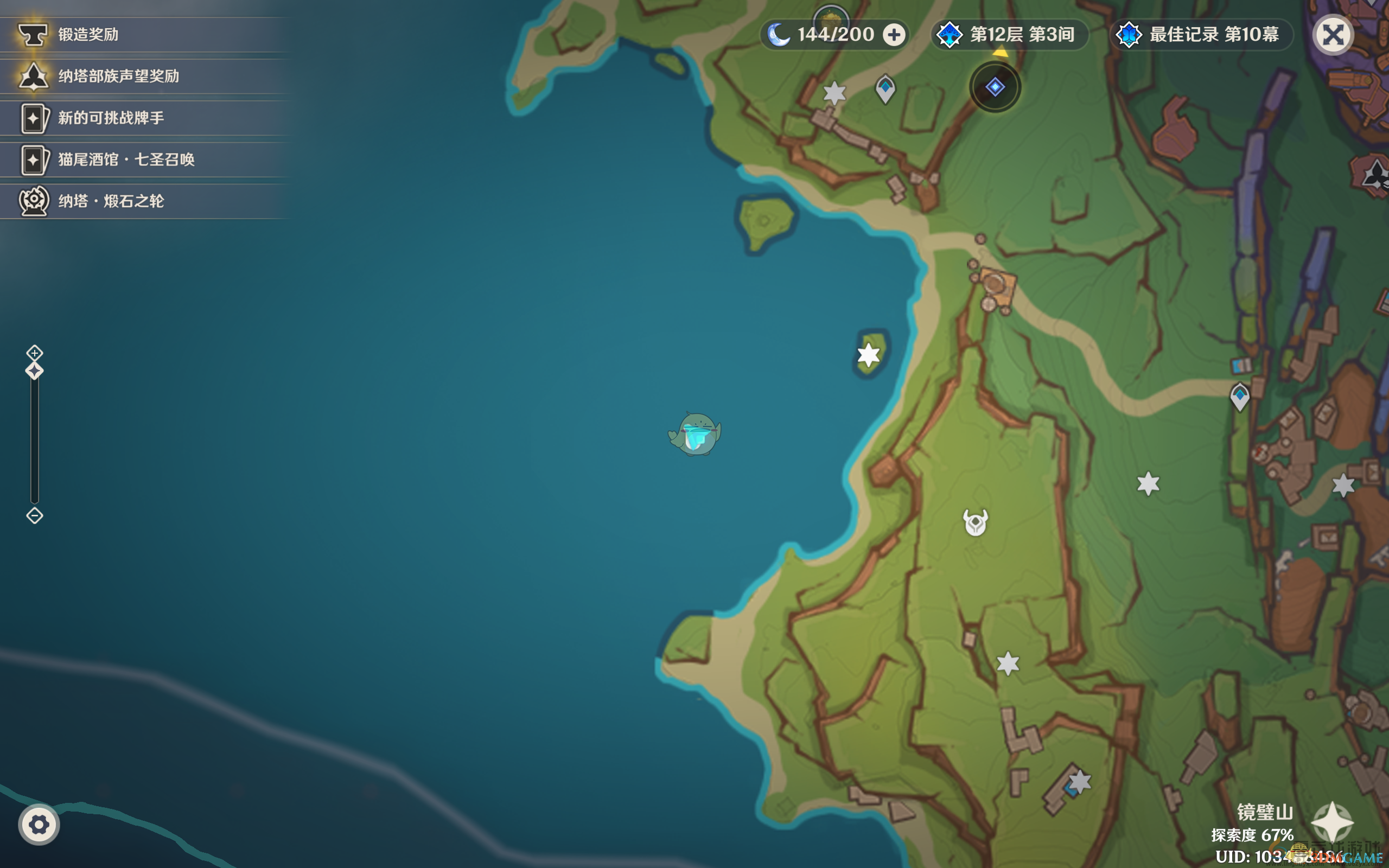Viewport: 1389px width, 868px height.
Task: Zoom in the map with plus control
Action: [34, 353]
